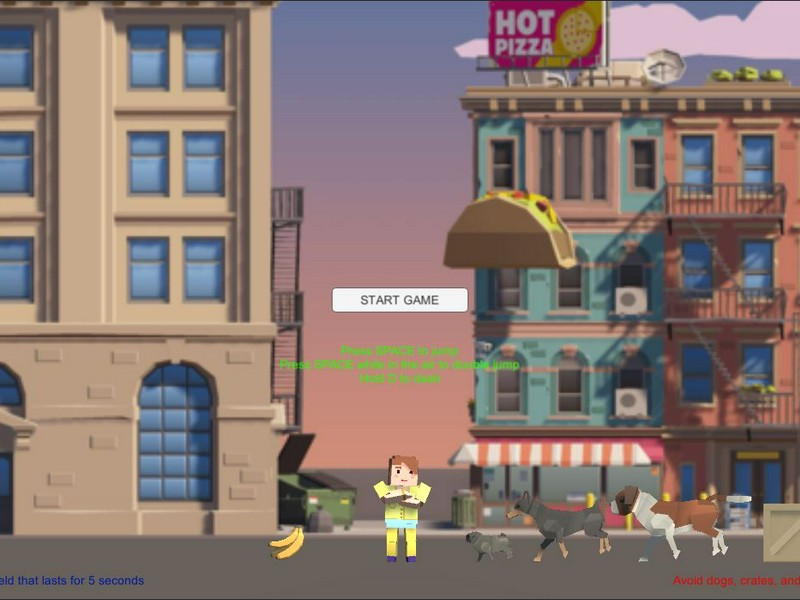
Task: Click the START GAME button
Action: (x=400, y=300)
